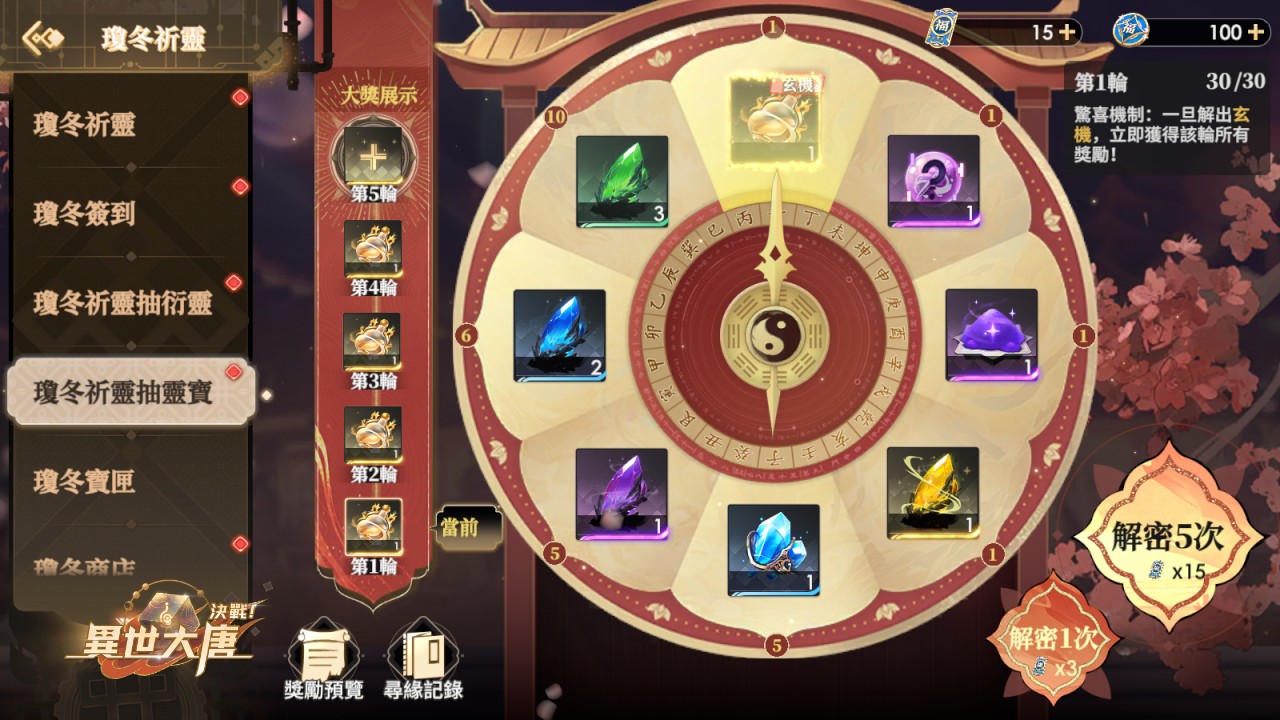Add more blue ticket currency showing 15
This screenshot has width=1280, height=720.
1067,32
